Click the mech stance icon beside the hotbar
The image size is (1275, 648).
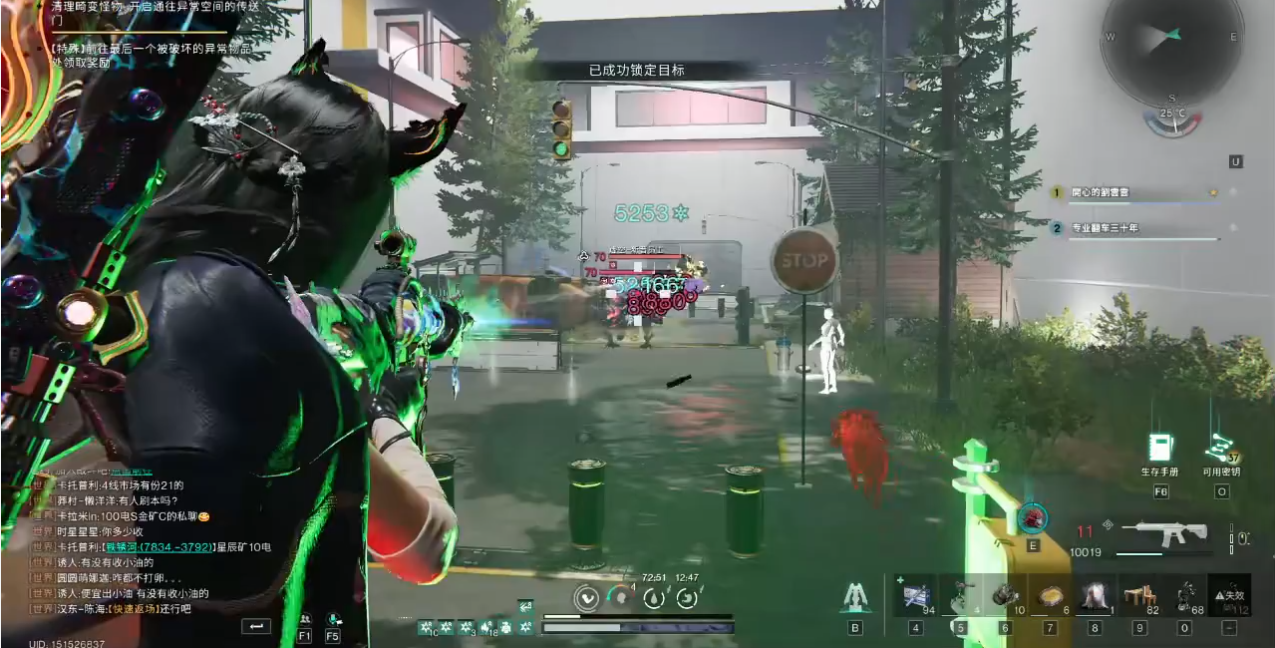pyautogui.click(x=854, y=597)
